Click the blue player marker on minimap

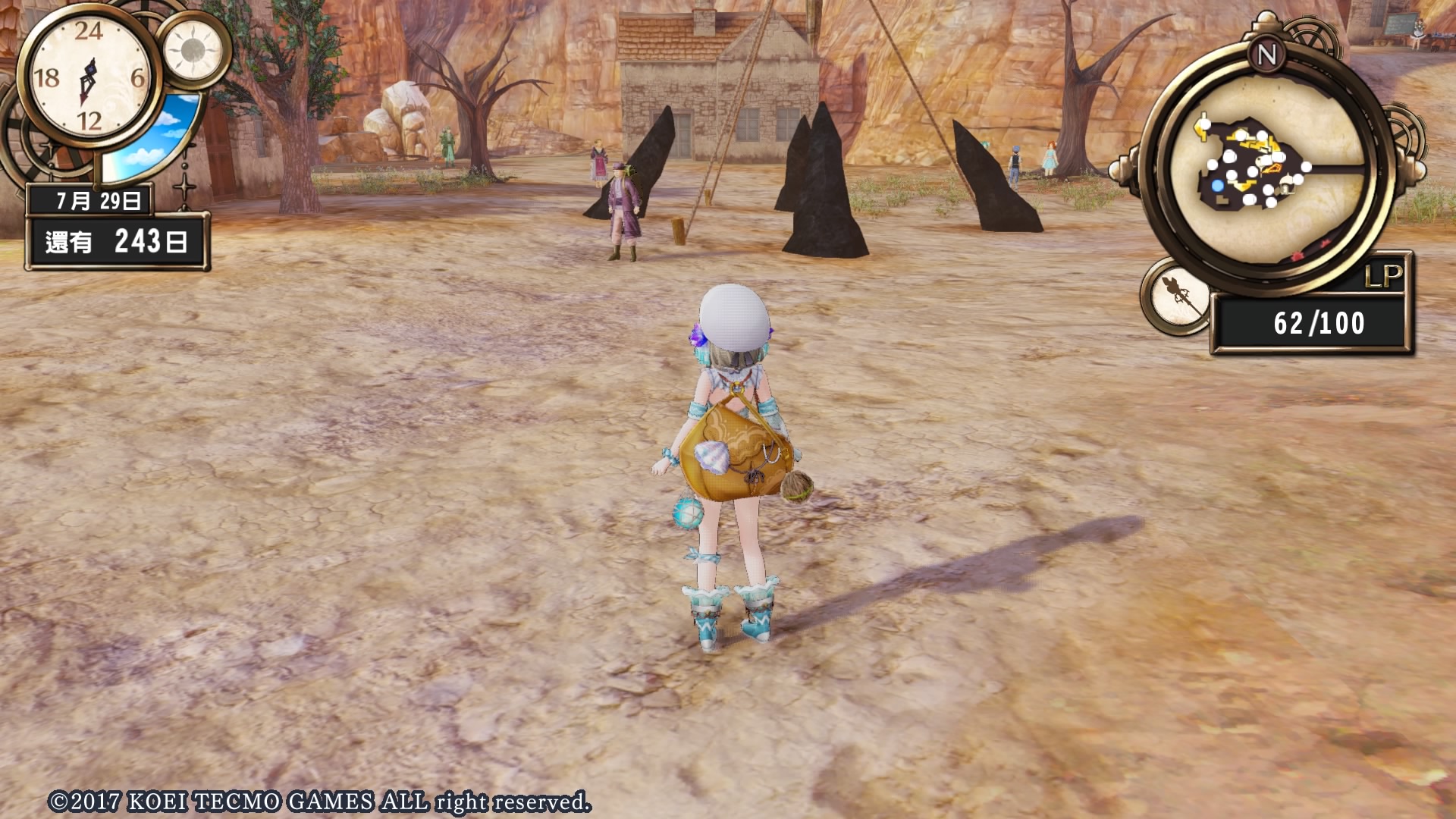click(1218, 186)
